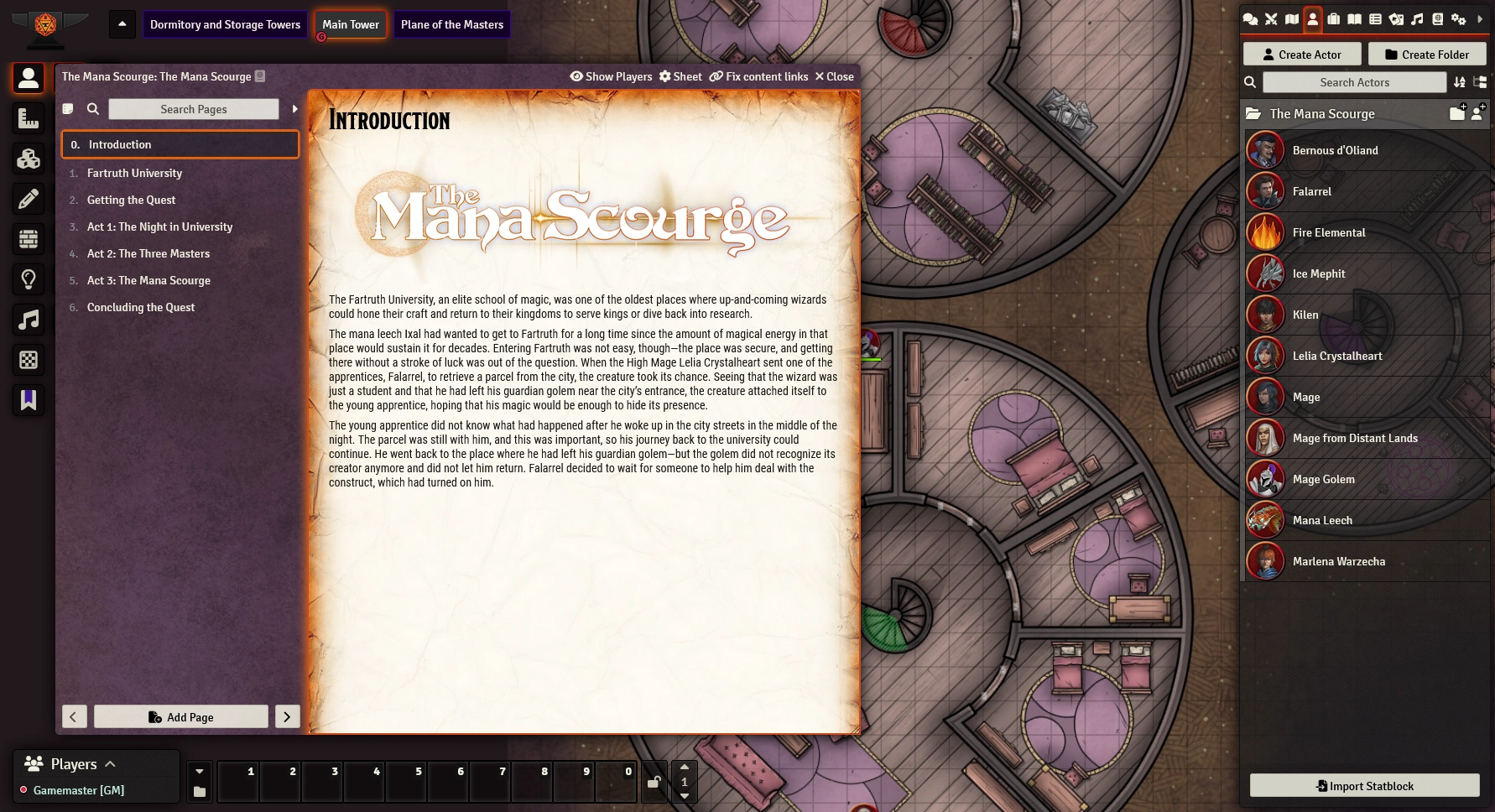Open the Concluding the Quest page

pos(141,307)
